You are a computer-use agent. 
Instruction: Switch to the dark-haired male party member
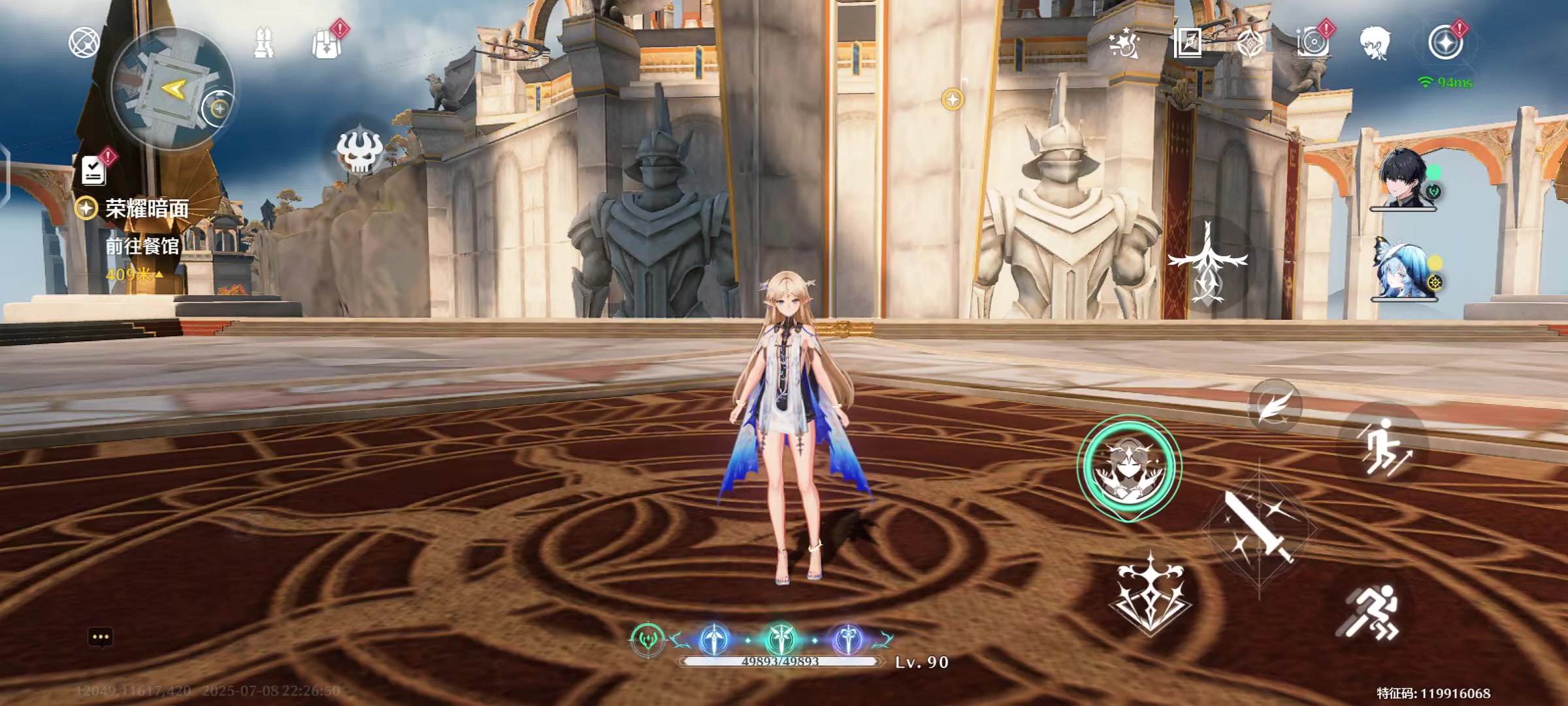(1403, 178)
